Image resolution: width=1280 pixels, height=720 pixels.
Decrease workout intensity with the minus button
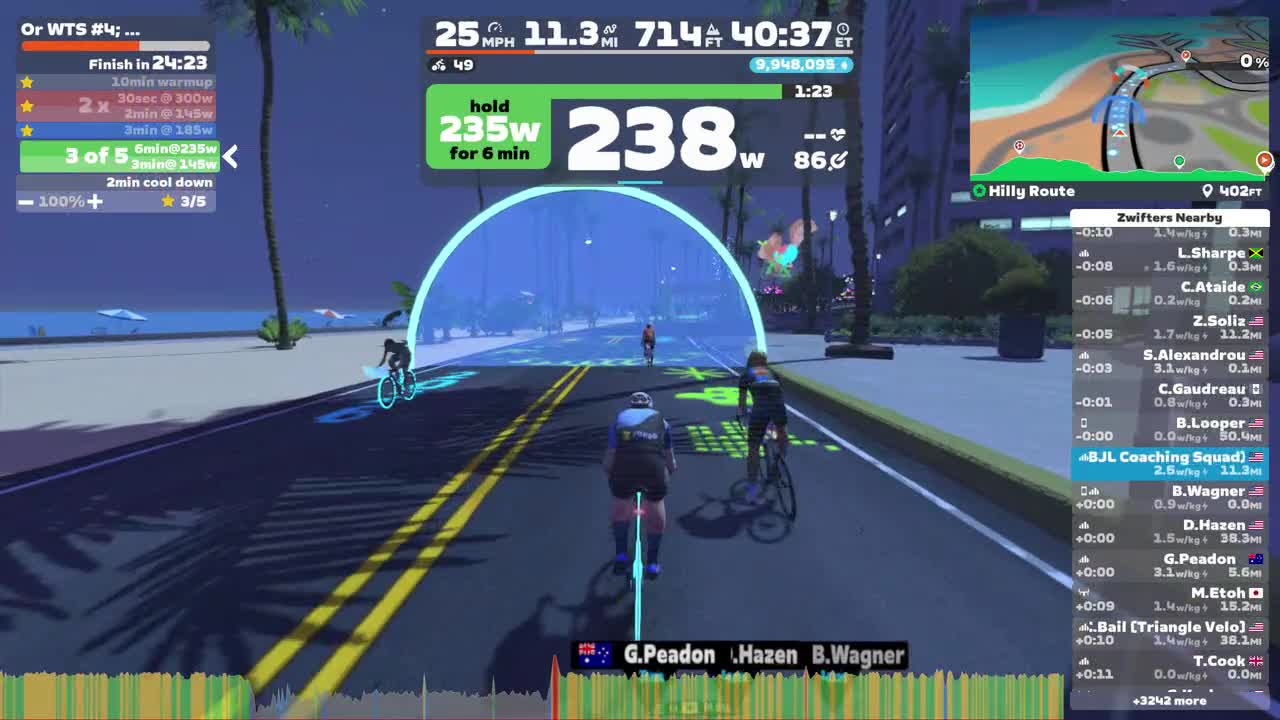click(24, 201)
